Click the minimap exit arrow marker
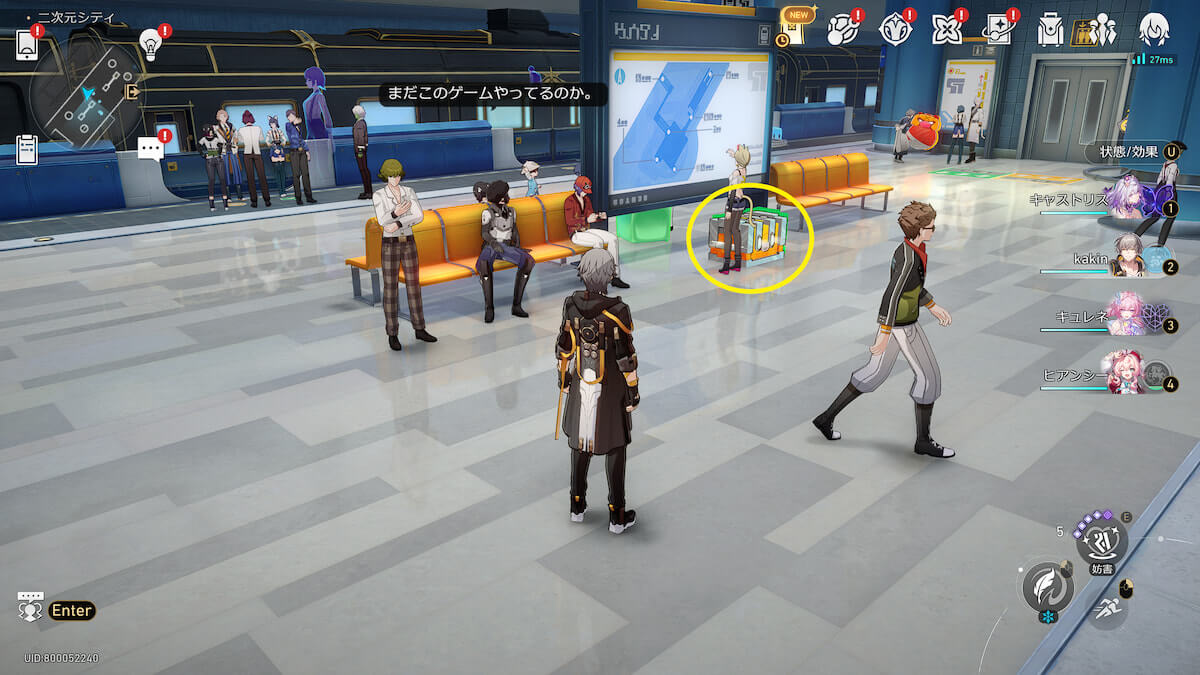This screenshot has height=675, width=1200. tap(133, 92)
